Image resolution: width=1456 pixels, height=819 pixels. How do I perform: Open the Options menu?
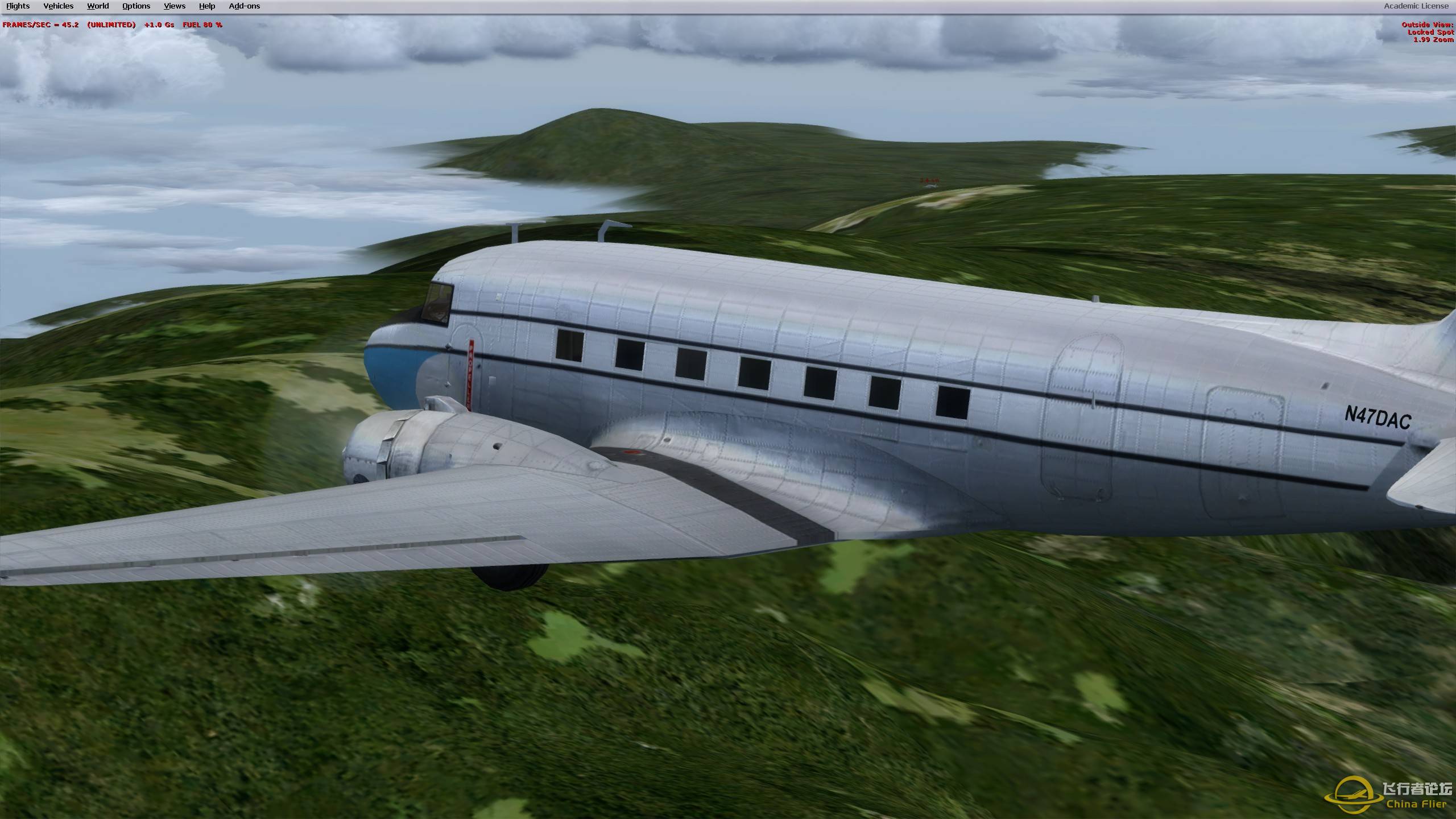pos(135,6)
